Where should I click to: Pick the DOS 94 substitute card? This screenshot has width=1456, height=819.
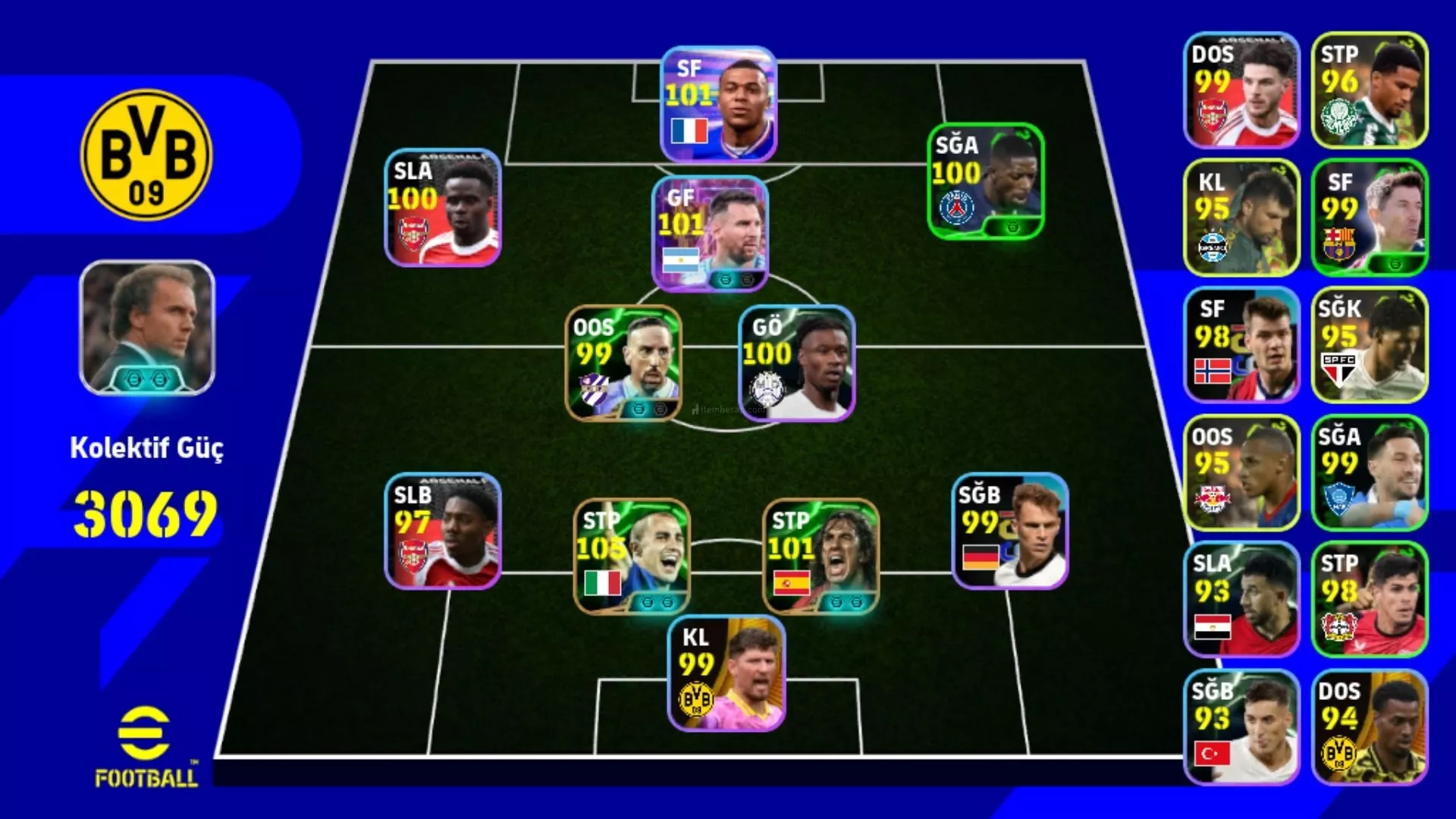1369,726
